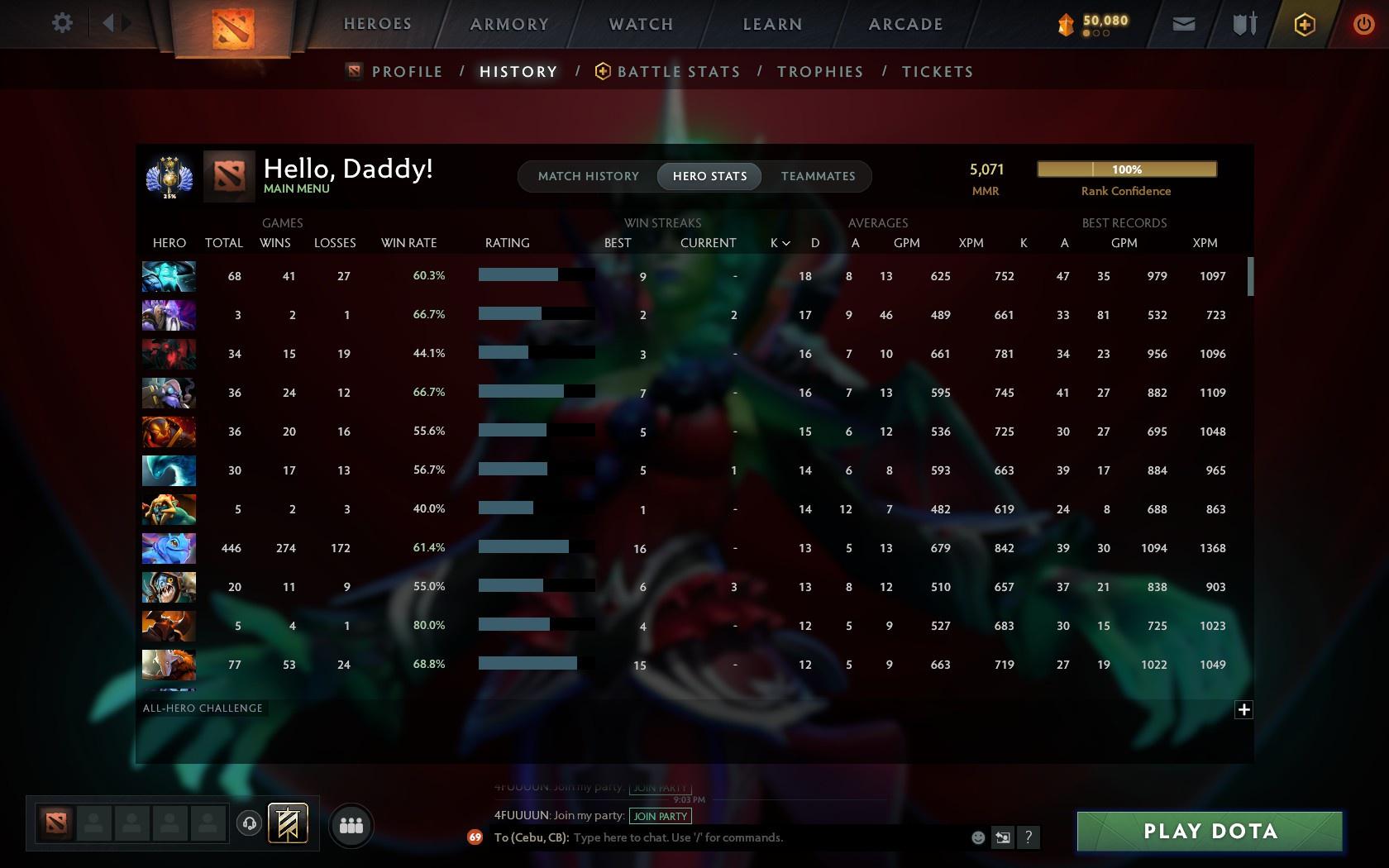
Task: Switch to the Hero Stats view
Action: coord(709,175)
